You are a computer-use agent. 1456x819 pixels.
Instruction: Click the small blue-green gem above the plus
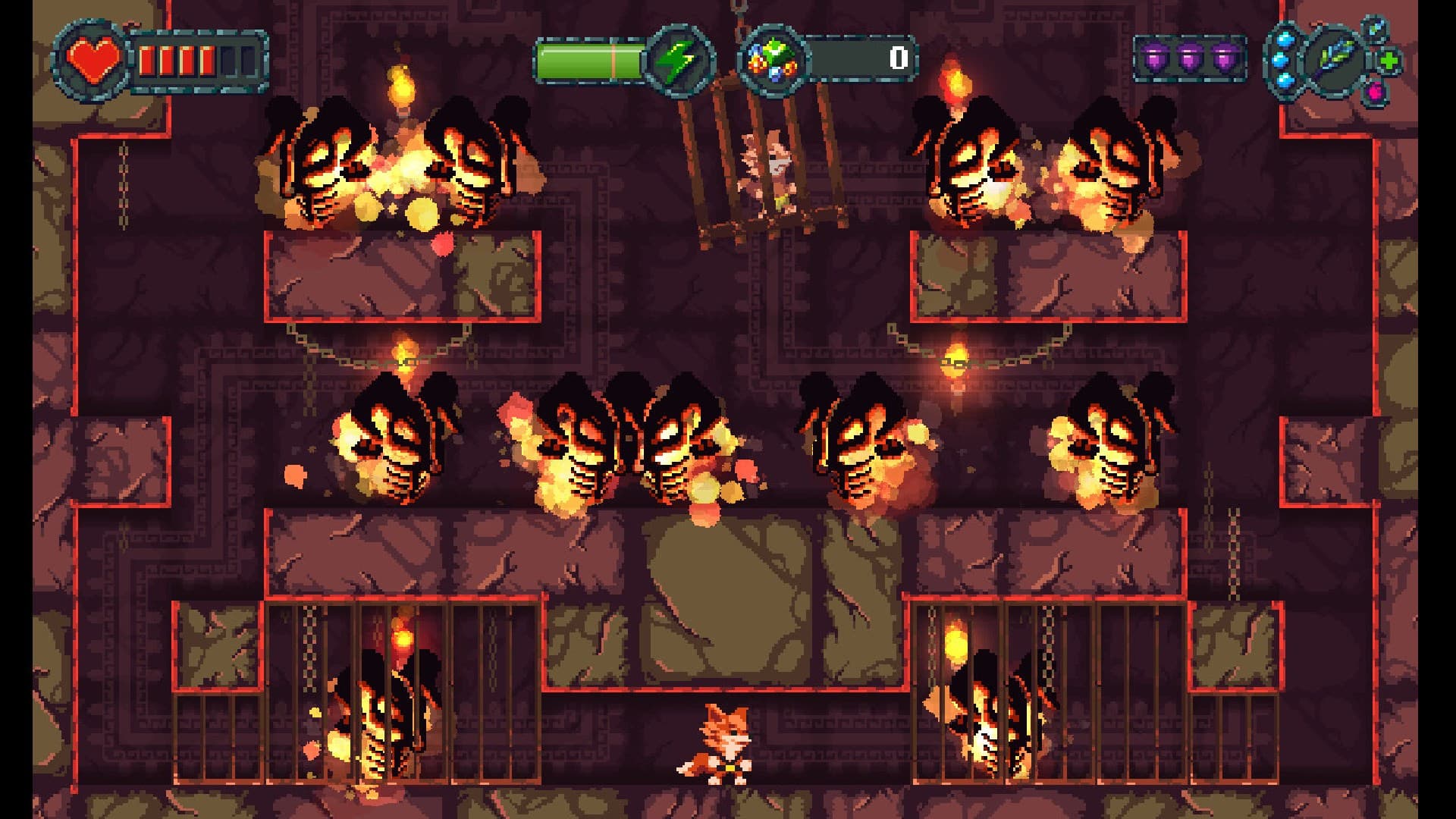pyautogui.click(x=1374, y=30)
